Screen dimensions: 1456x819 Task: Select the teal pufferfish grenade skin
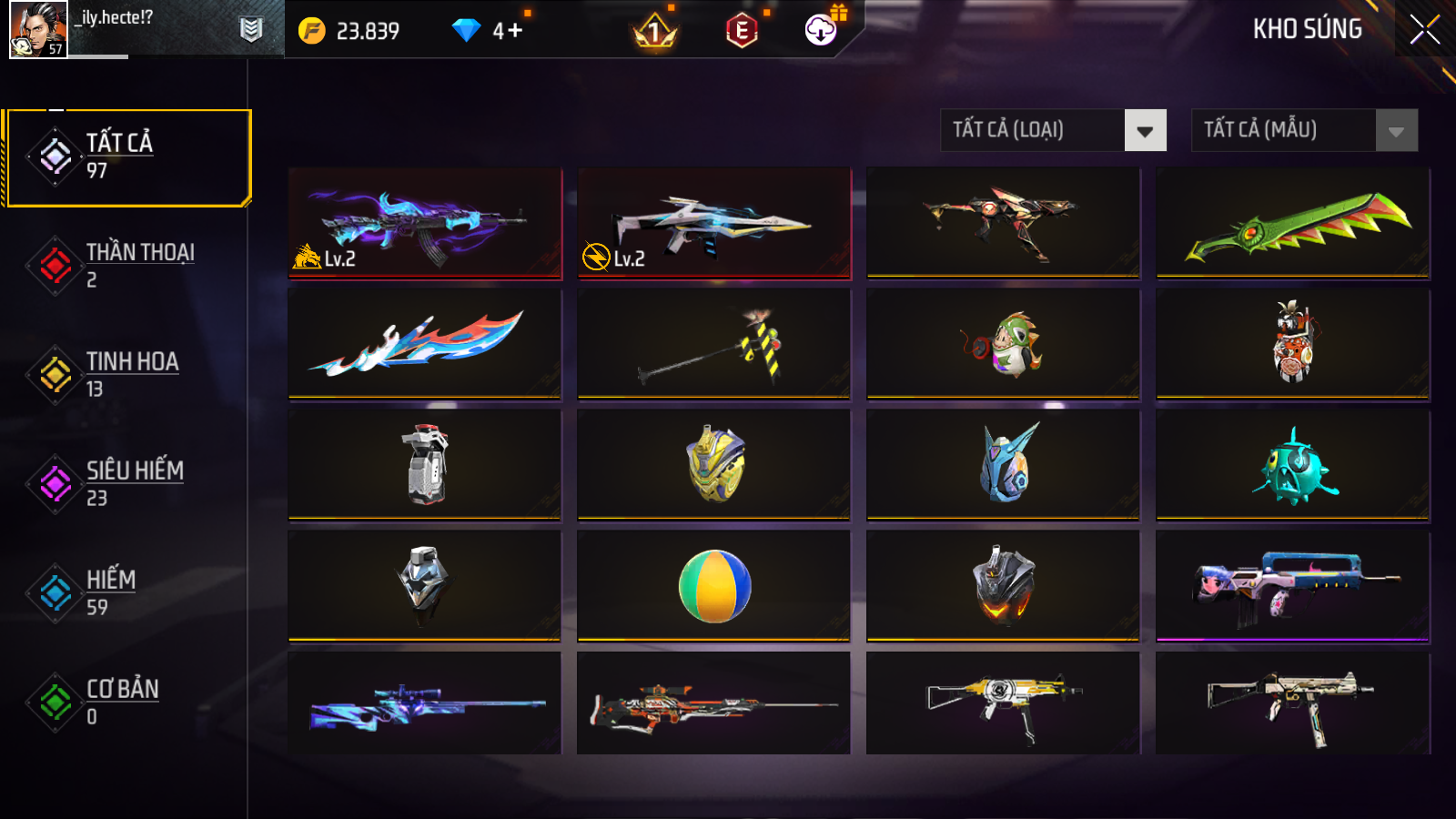point(1292,466)
